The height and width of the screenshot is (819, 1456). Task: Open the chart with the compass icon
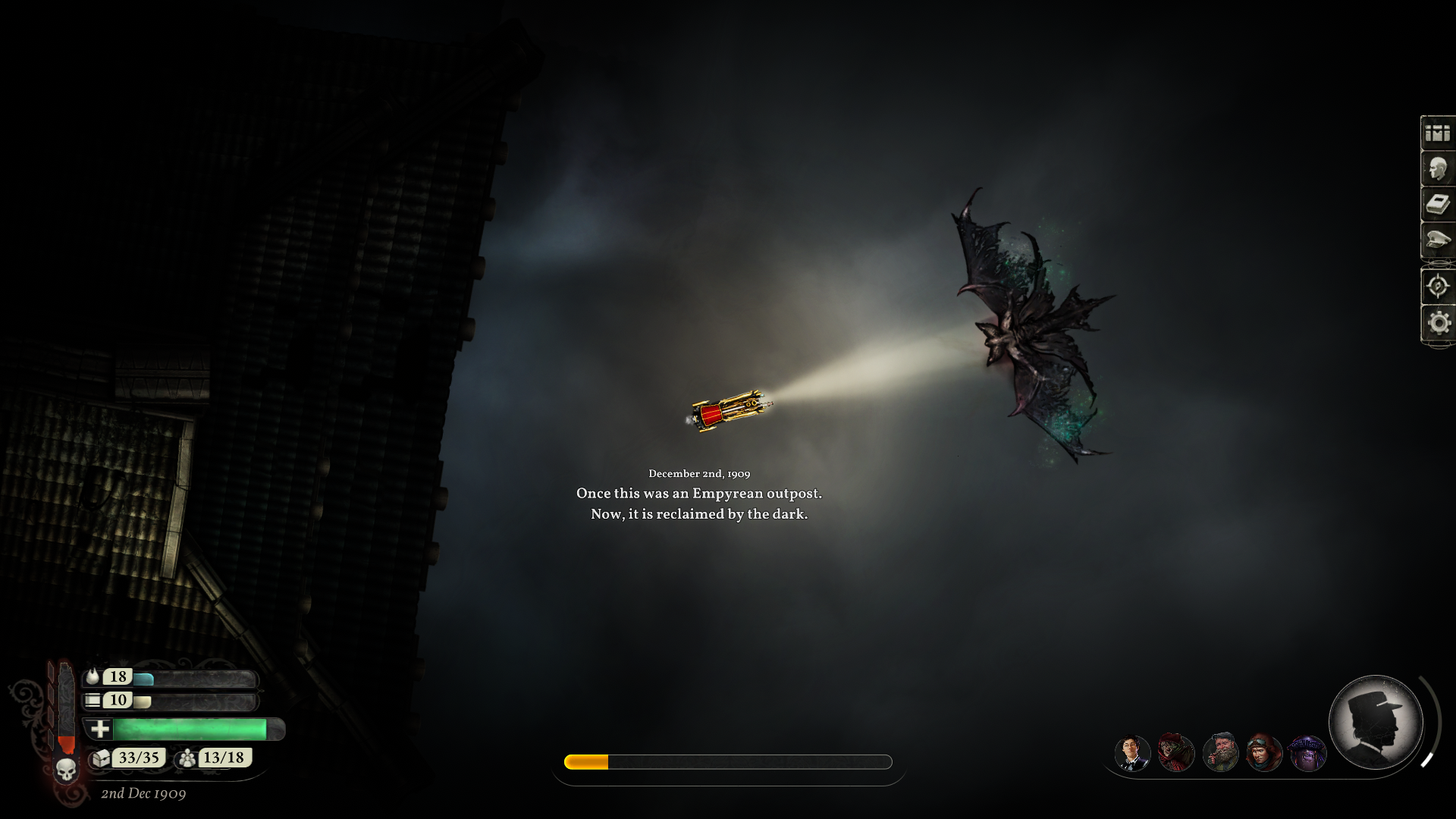[x=1437, y=287]
